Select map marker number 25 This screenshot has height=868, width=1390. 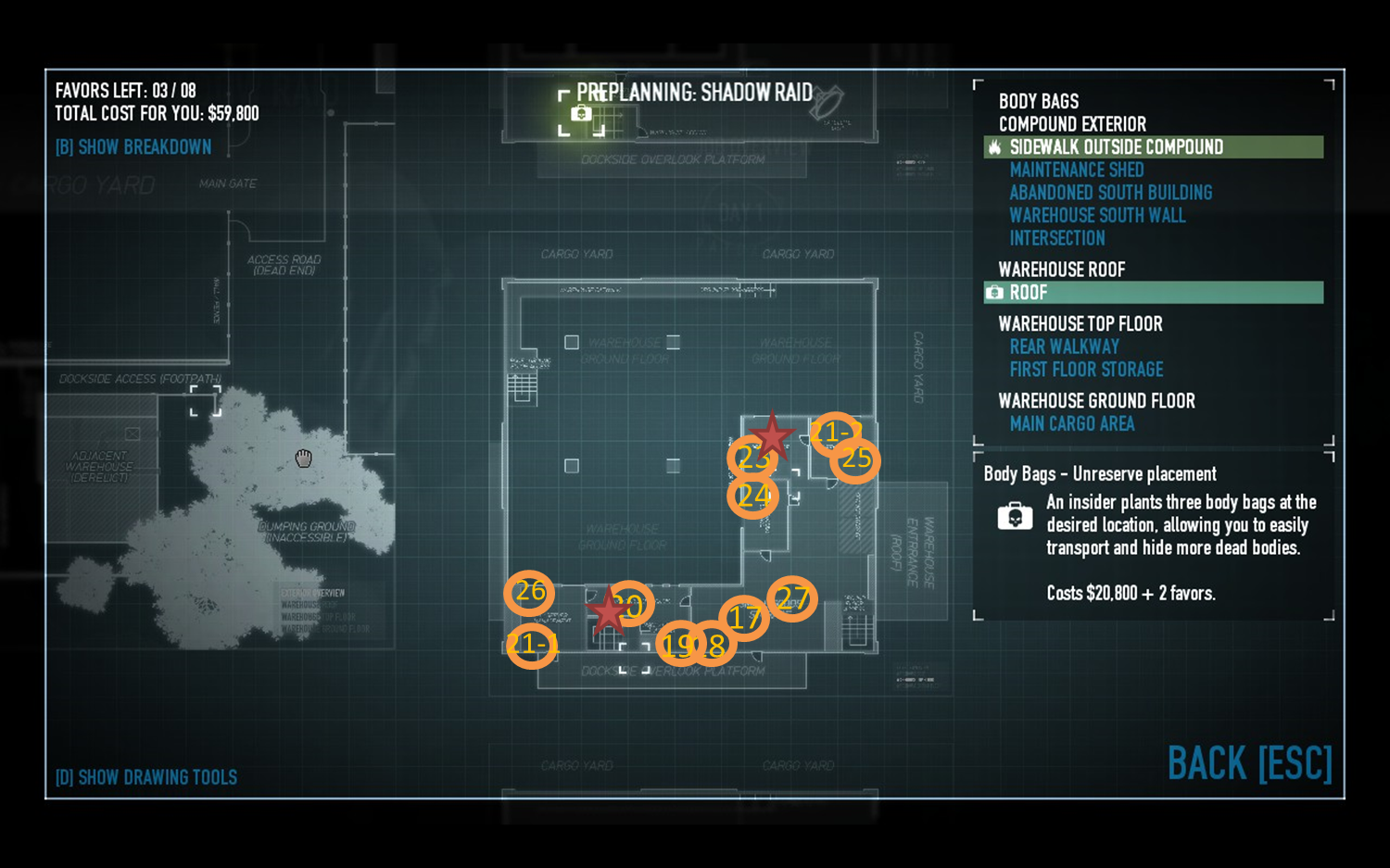pos(855,459)
